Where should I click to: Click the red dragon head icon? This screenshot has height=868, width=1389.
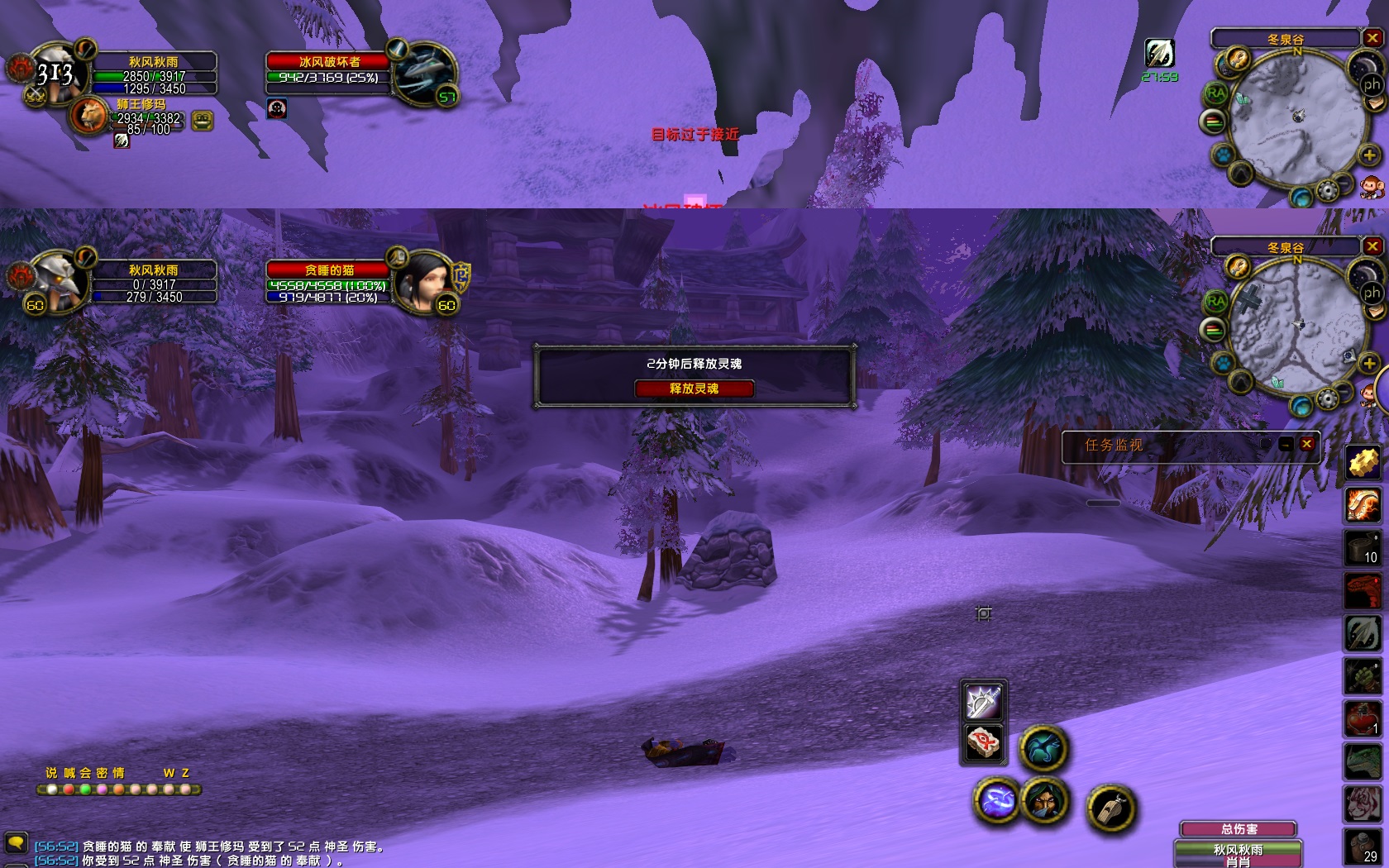[1363, 590]
